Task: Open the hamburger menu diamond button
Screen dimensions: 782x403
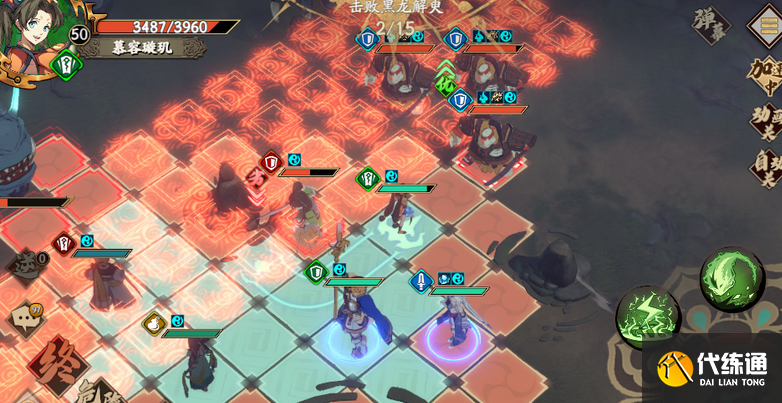Action: pos(766,22)
